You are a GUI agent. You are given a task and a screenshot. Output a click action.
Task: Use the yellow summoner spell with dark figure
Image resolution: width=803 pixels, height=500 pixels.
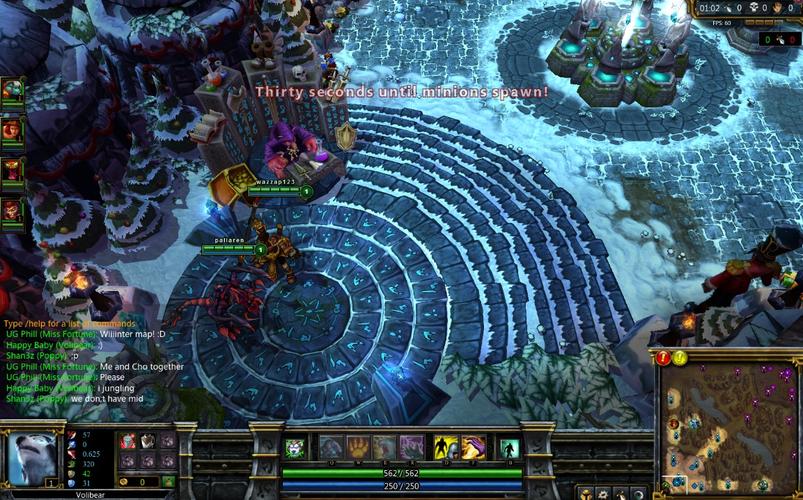(x=445, y=447)
